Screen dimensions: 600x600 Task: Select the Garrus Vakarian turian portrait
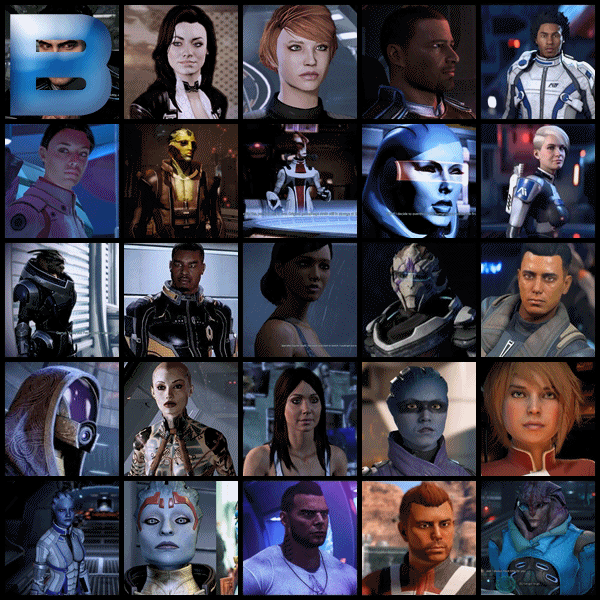click(x=61, y=300)
